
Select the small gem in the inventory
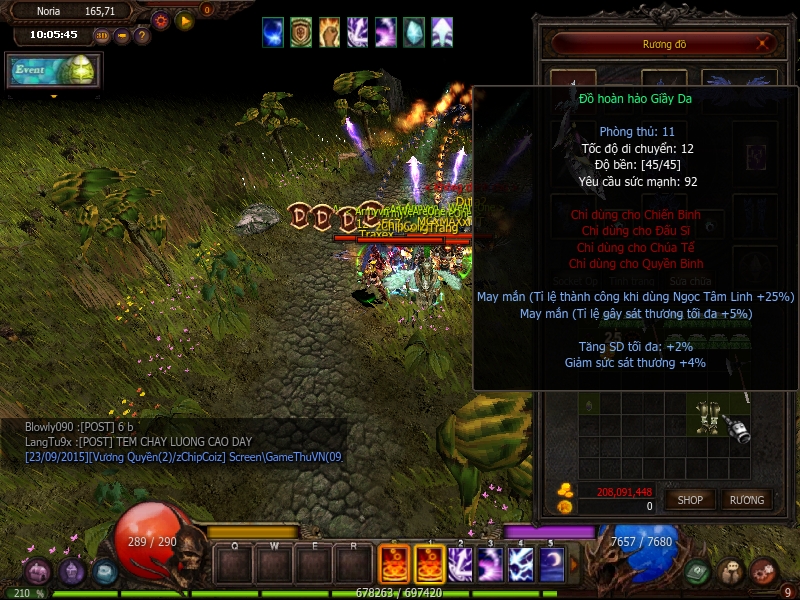587,405
